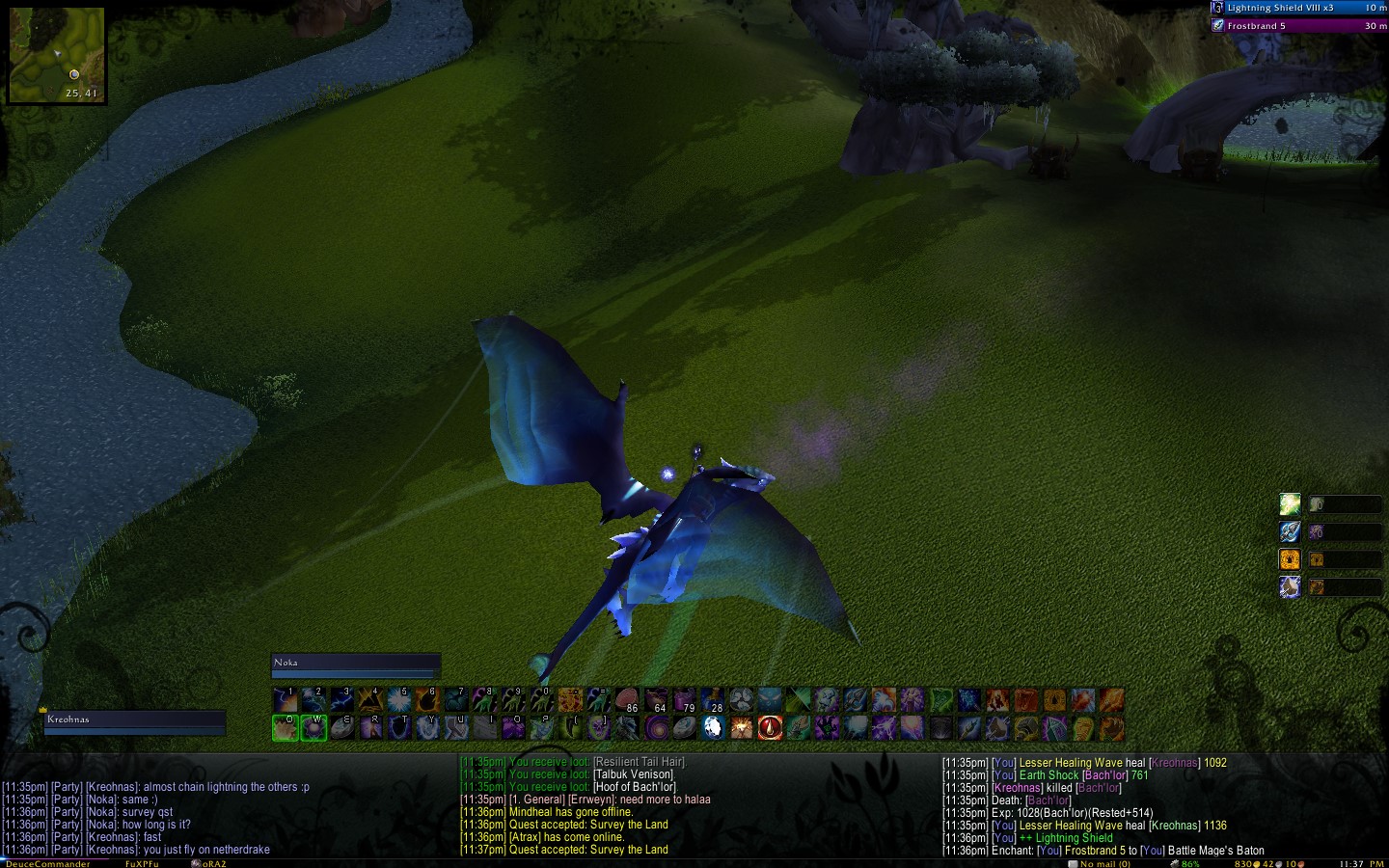Target party member Kreohnas's unit frame
Screen dimensions: 1389x868
(134, 722)
